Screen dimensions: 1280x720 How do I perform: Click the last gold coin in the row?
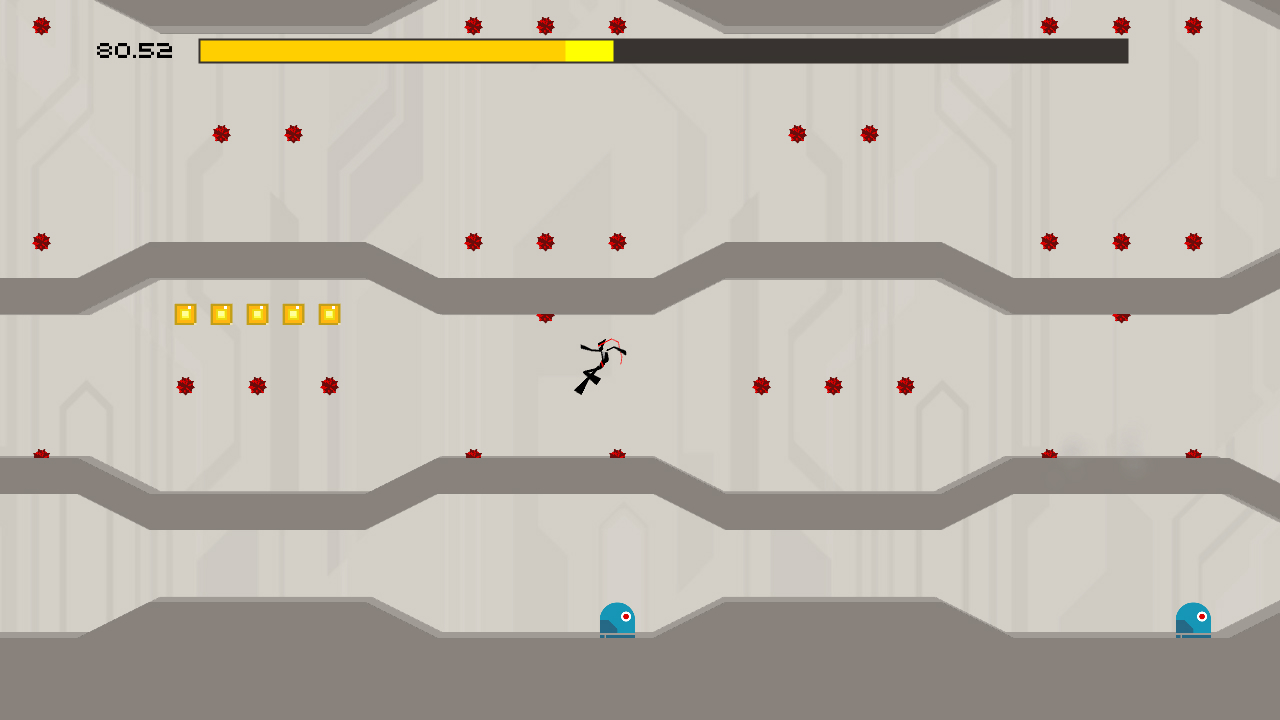point(331,313)
